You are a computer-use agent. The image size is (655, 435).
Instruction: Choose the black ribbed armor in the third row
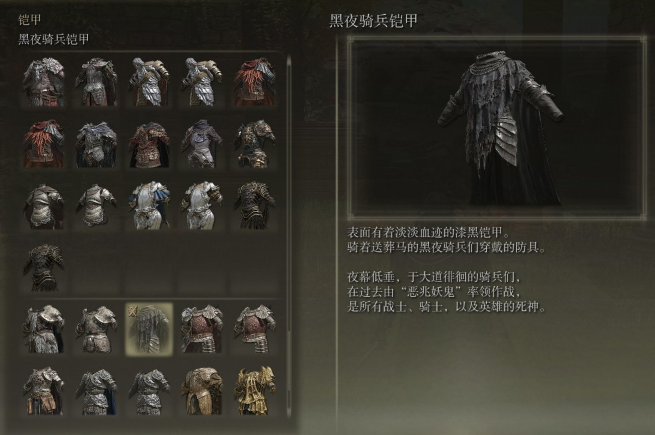254,205
